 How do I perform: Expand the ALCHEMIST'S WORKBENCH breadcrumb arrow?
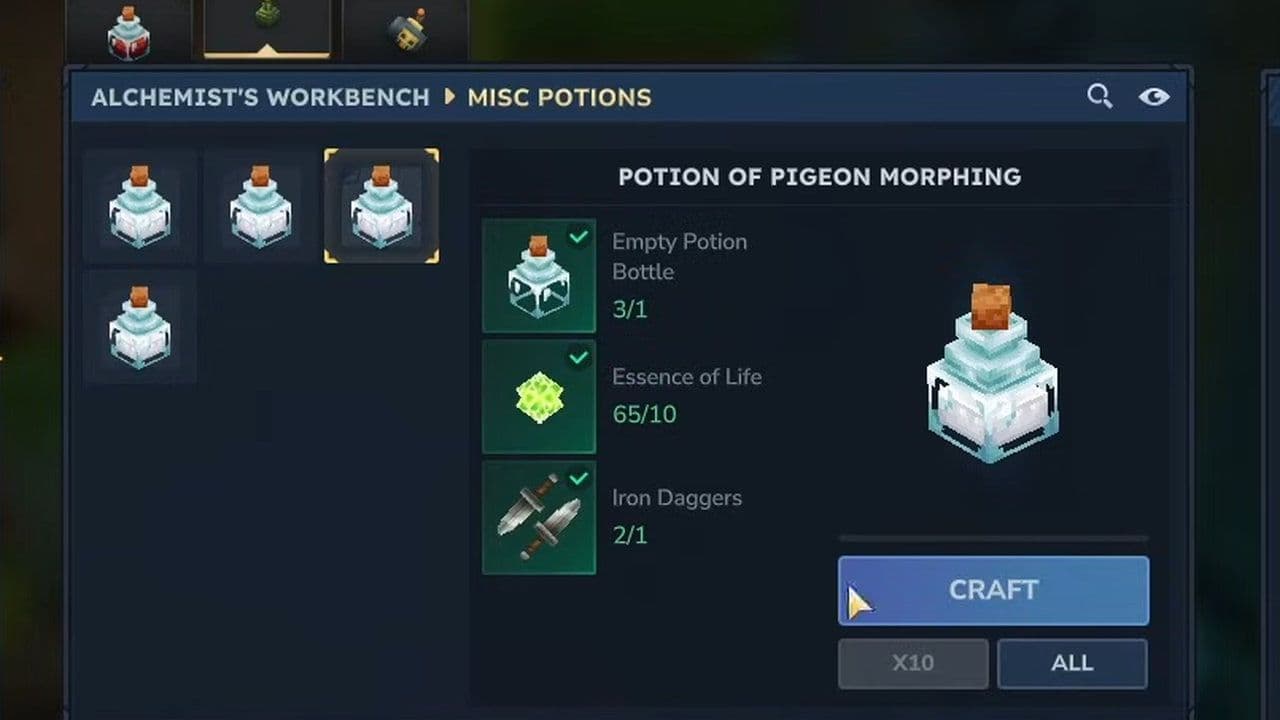452,98
